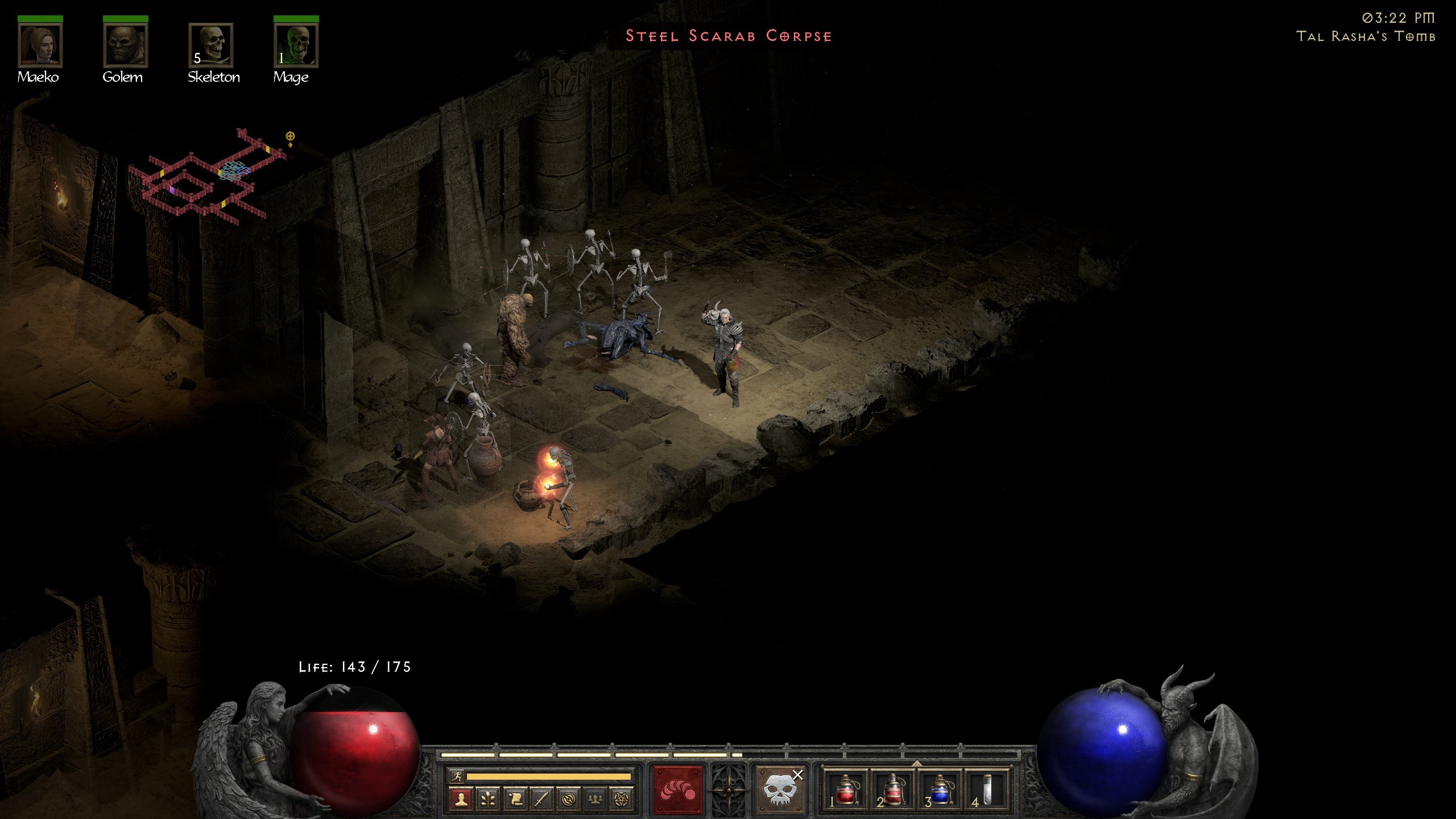The height and width of the screenshot is (819, 1456).
Task: Select Maeko's mercenary portrait
Action: point(40,45)
